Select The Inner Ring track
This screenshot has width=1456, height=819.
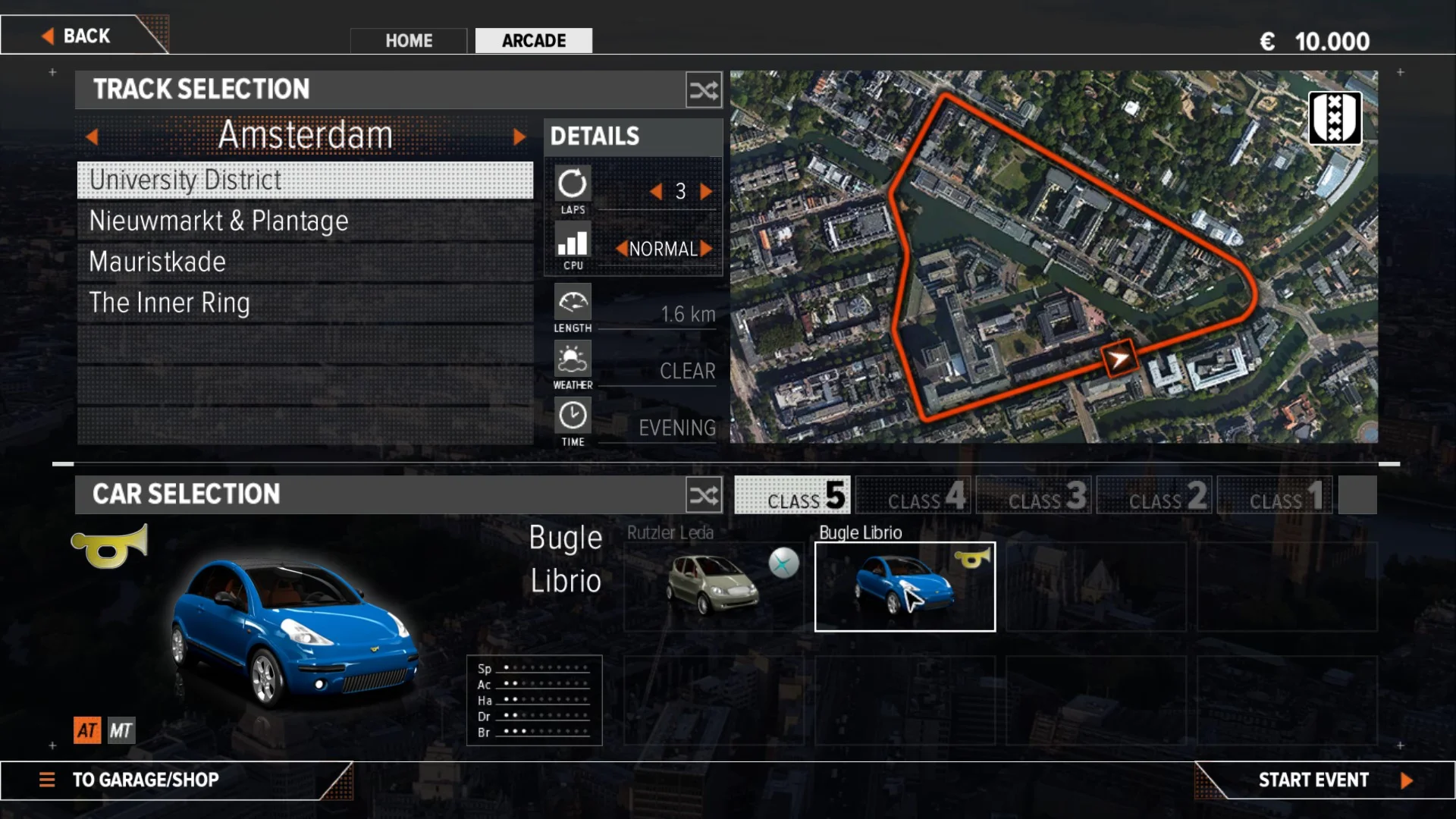click(305, 303)
